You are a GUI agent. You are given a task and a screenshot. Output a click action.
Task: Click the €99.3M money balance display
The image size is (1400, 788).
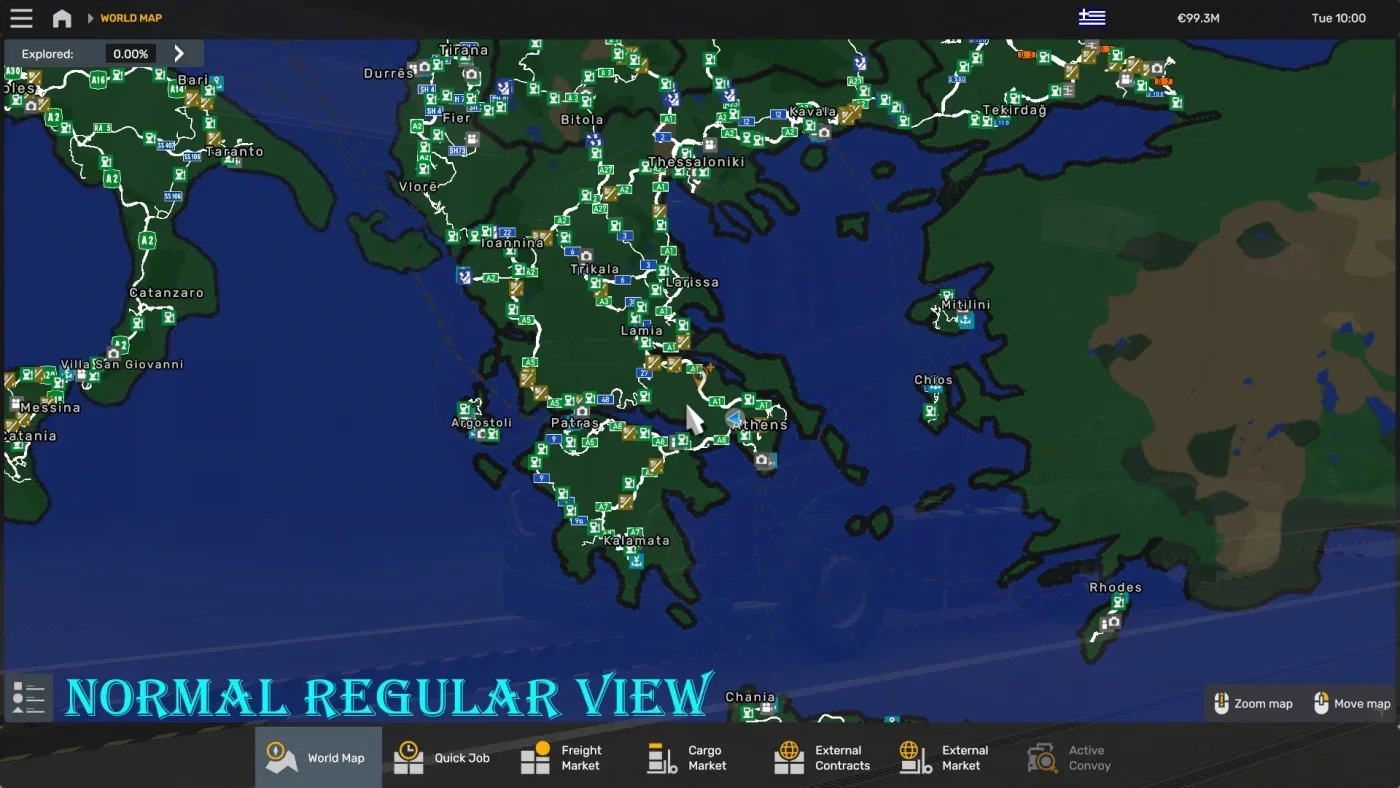(x=1198, y=17)
